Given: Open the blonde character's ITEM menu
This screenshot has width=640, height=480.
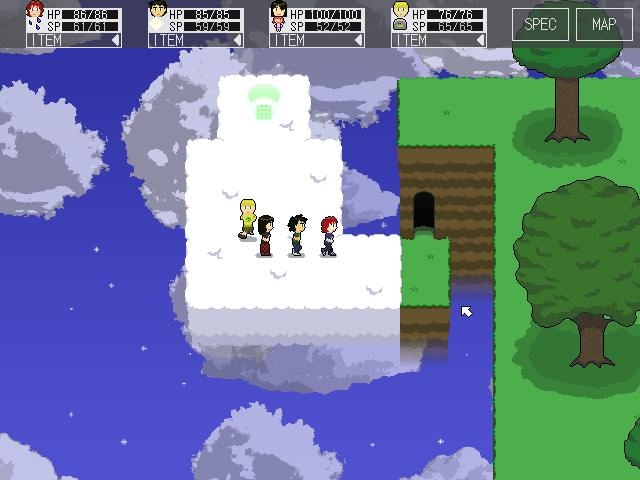Looking at the screenshot, I should (439, 40).
